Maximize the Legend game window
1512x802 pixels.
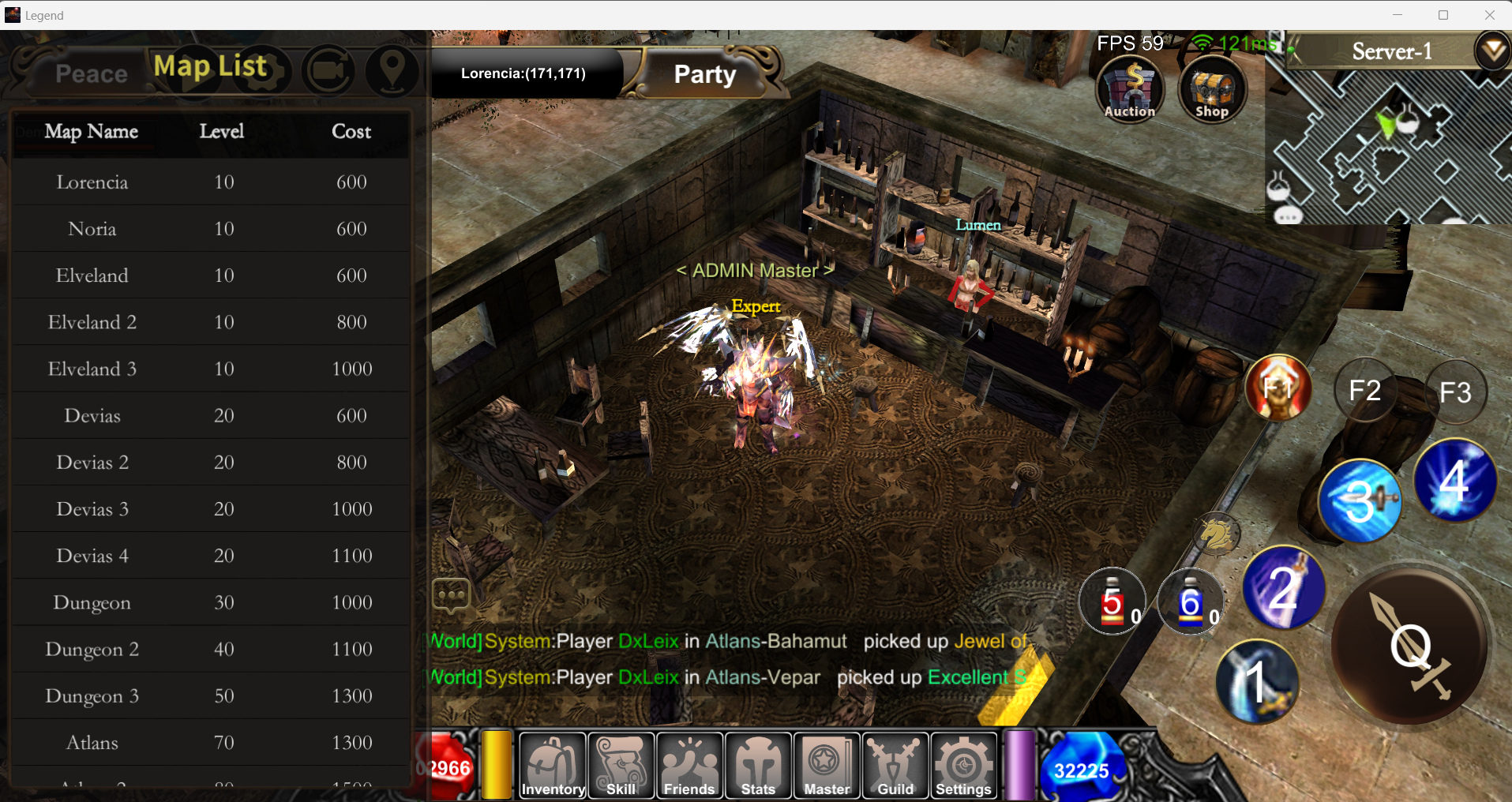(1443, 15)
